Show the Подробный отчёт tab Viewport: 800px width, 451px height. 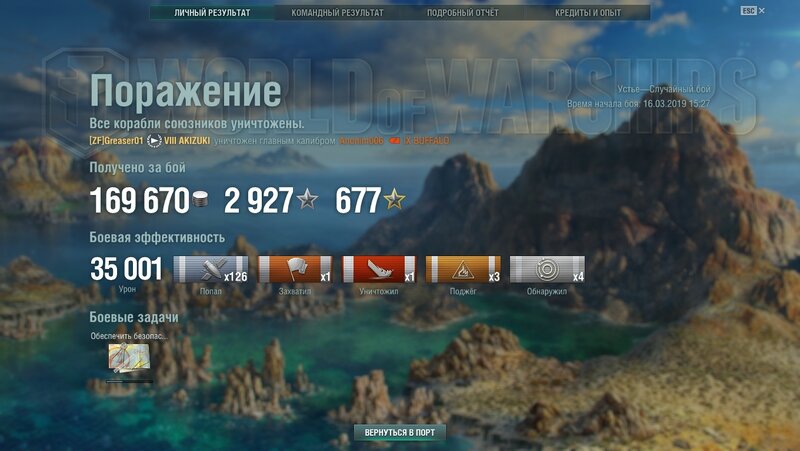point(462,13)
